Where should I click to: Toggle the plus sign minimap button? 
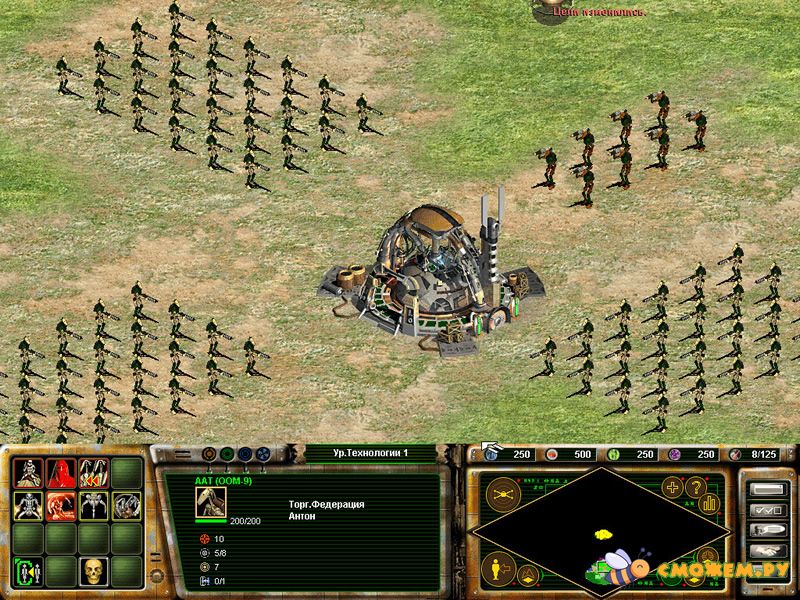pos(672,488)
